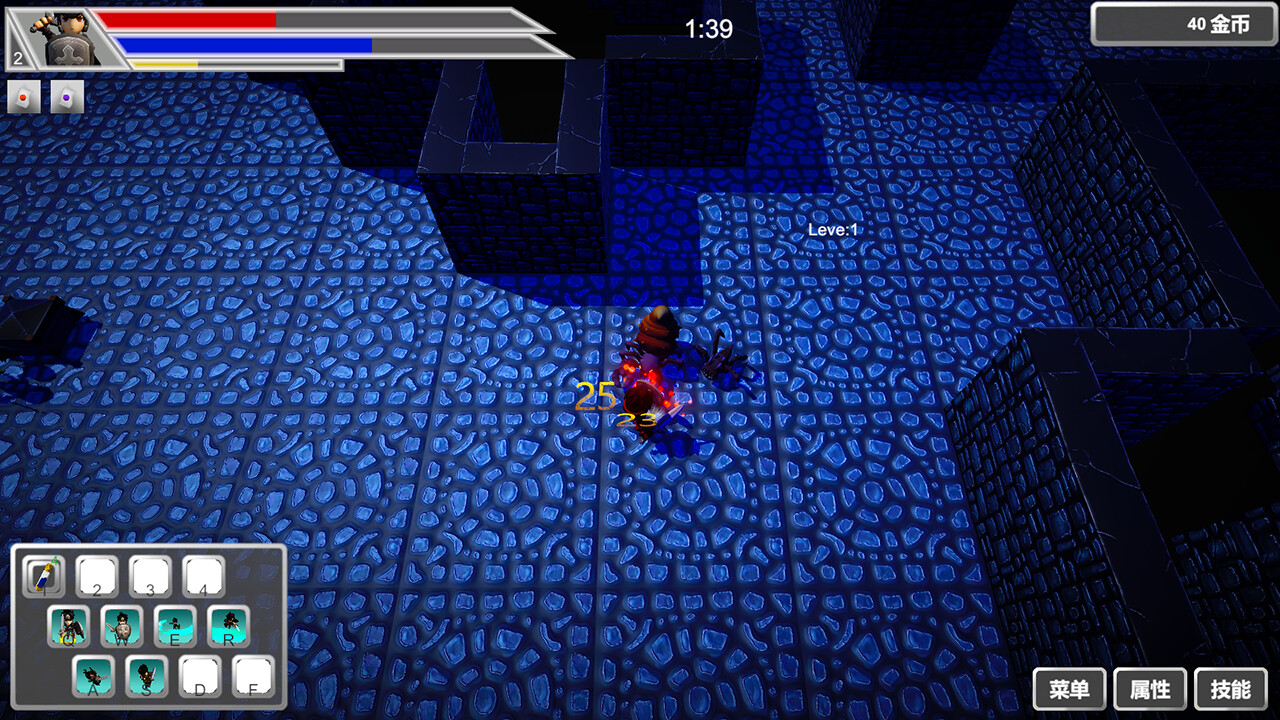The width and height of the screenshot is (1280, 720).
Task: Open the 属性 (Attributes) panel
Action: click(1151, 689)
